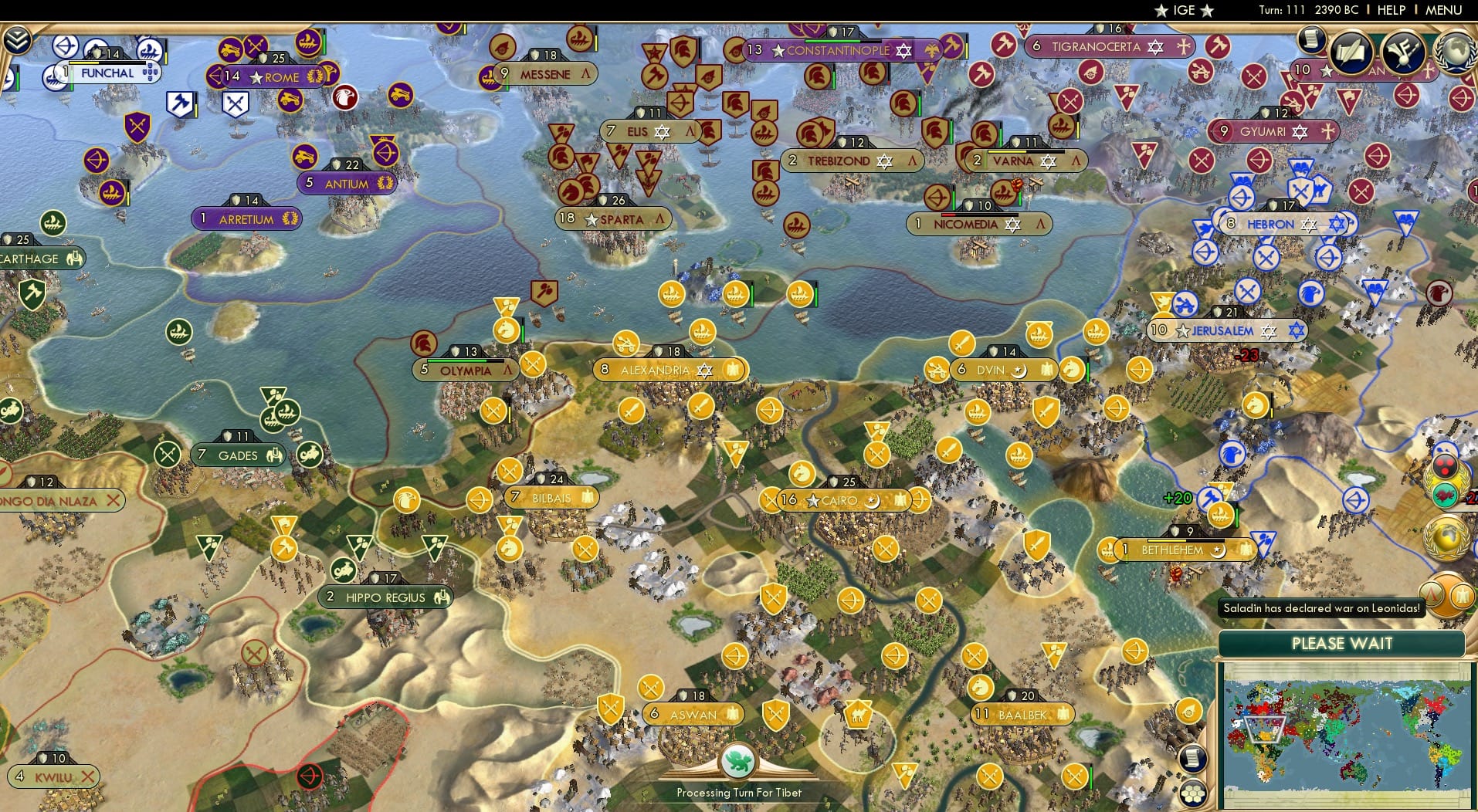Click the eagle crest medallion notification bottom-right

tap(1463, 594)
